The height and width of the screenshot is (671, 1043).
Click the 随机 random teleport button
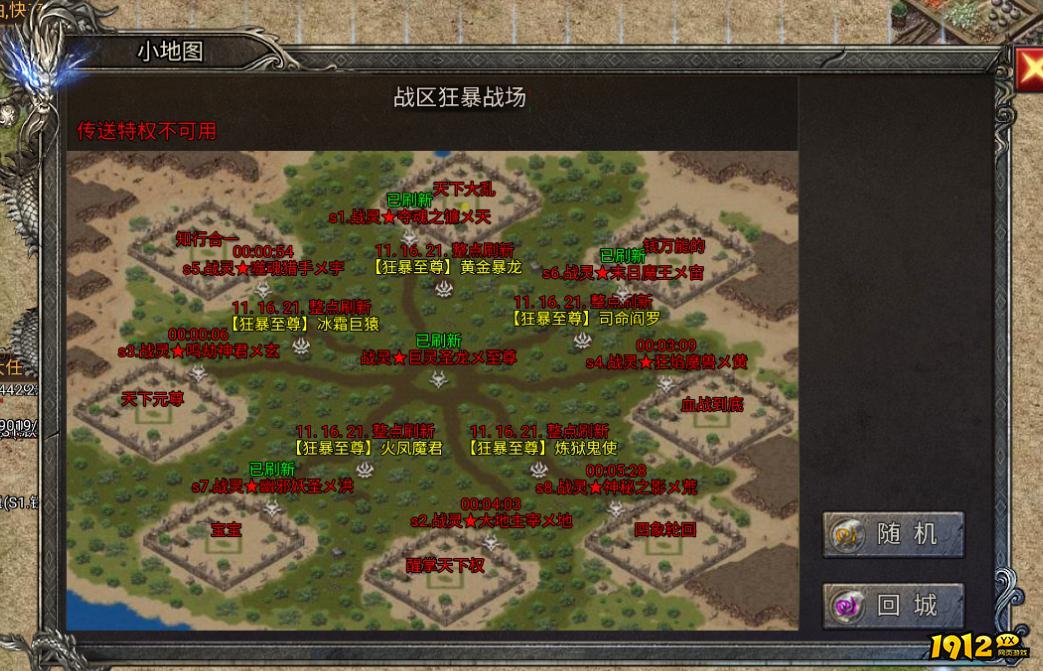click(893, 534)
